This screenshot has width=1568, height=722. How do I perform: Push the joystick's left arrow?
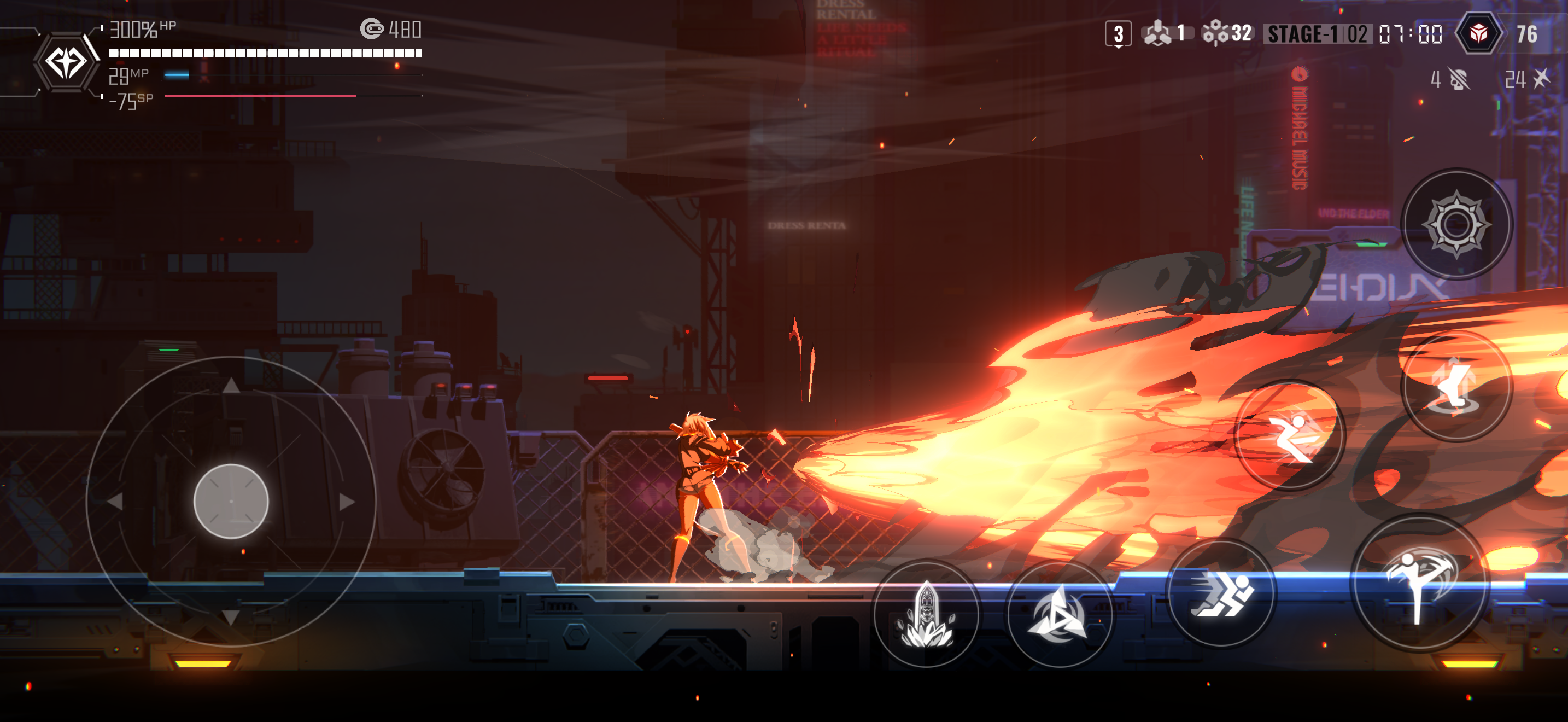[x=115, y=502]
